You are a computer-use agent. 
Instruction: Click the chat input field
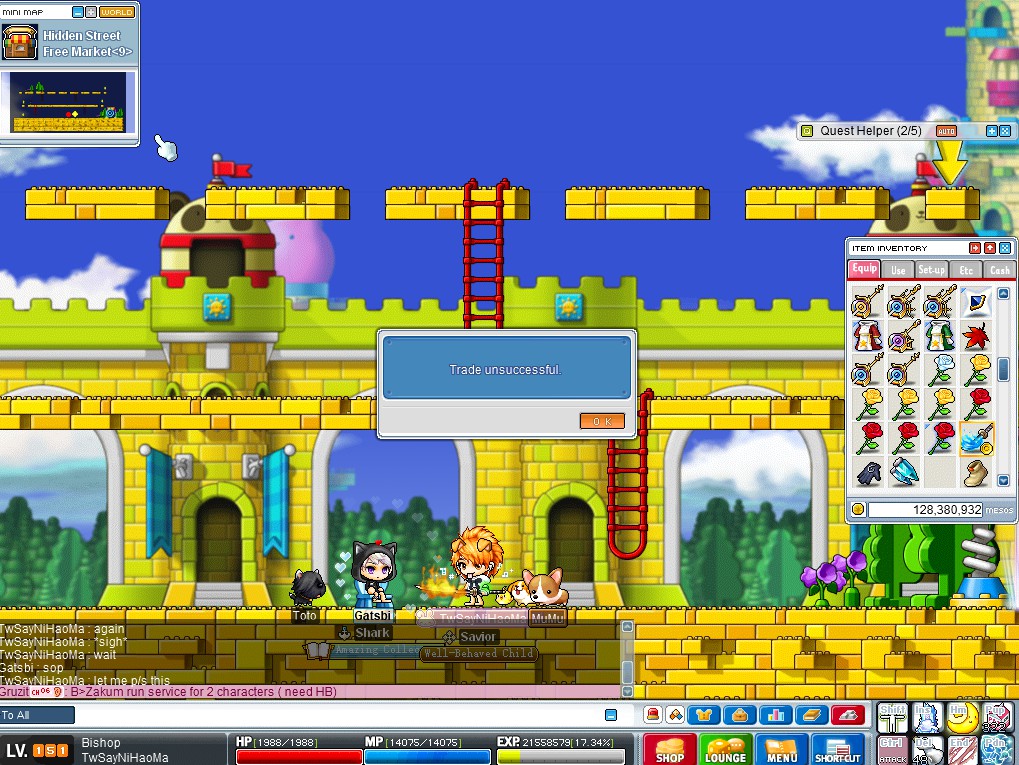click(x=340, y=715)
